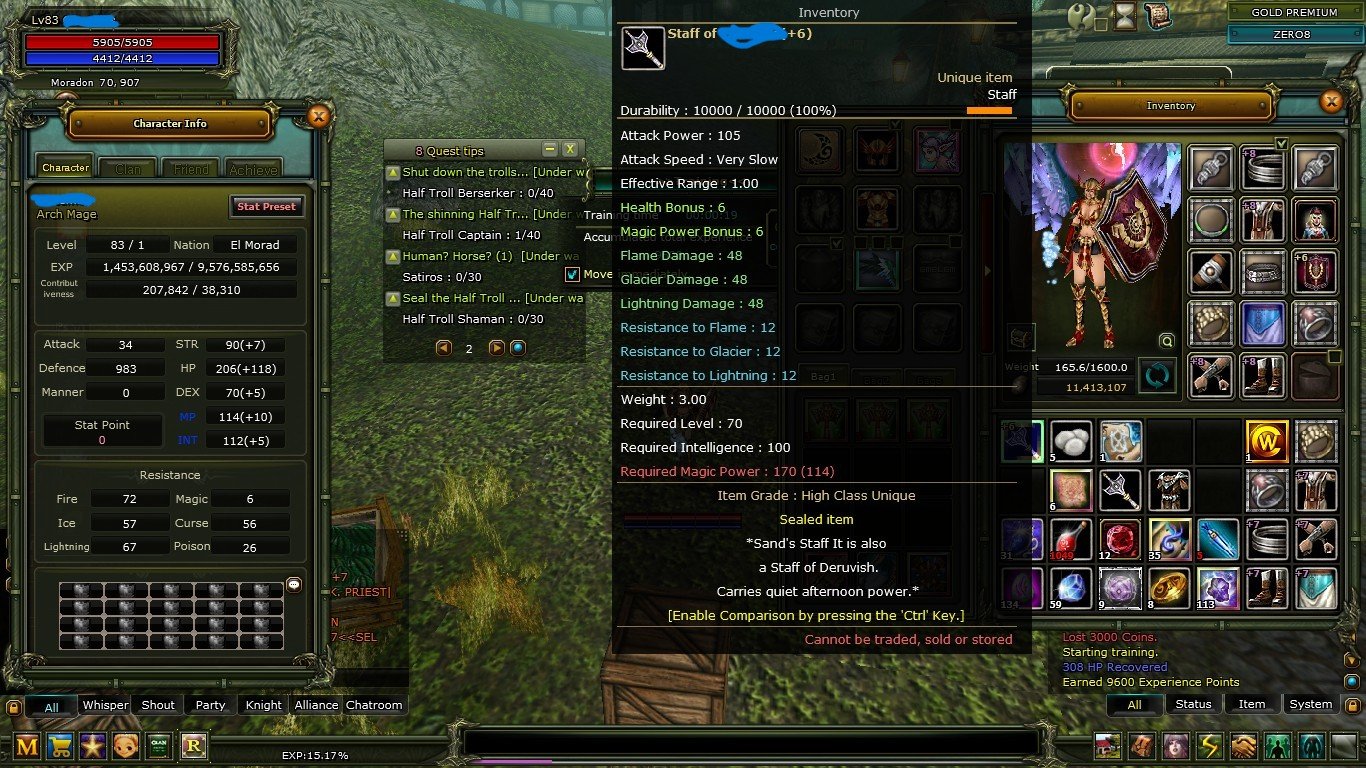1366x768 pixels.
Task: Open the Friend tab in Character Info
Action: pyautogui.click(x=191, y=168)
